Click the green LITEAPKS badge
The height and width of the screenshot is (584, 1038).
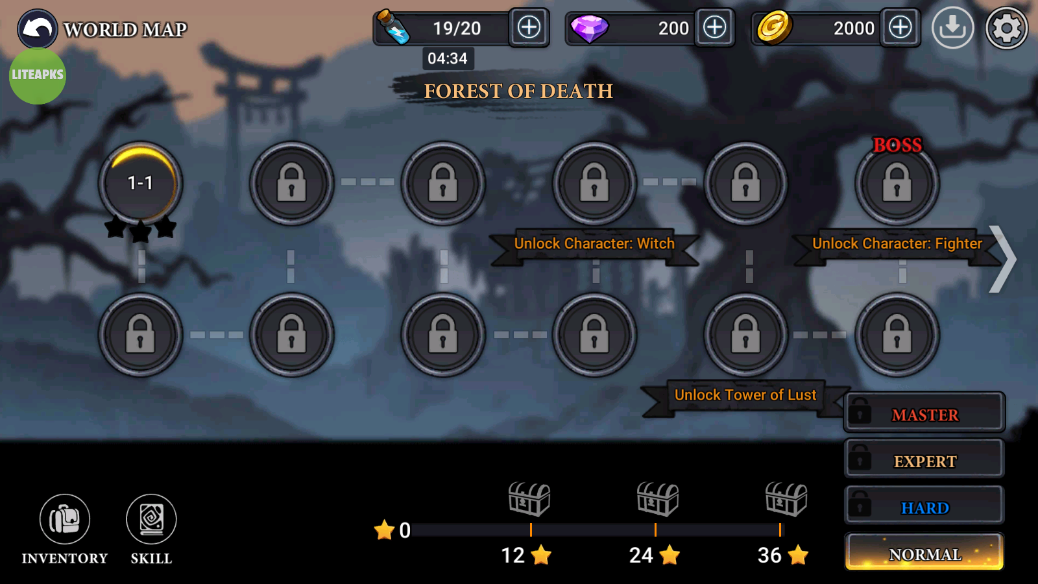(38, 76)
